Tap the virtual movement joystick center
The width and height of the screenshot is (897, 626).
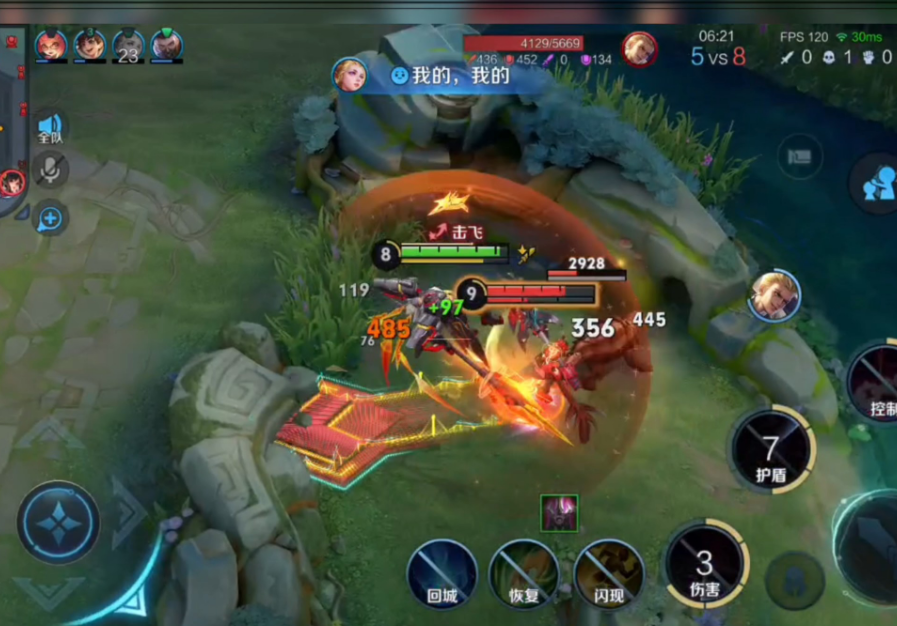(x=58, y=522)
